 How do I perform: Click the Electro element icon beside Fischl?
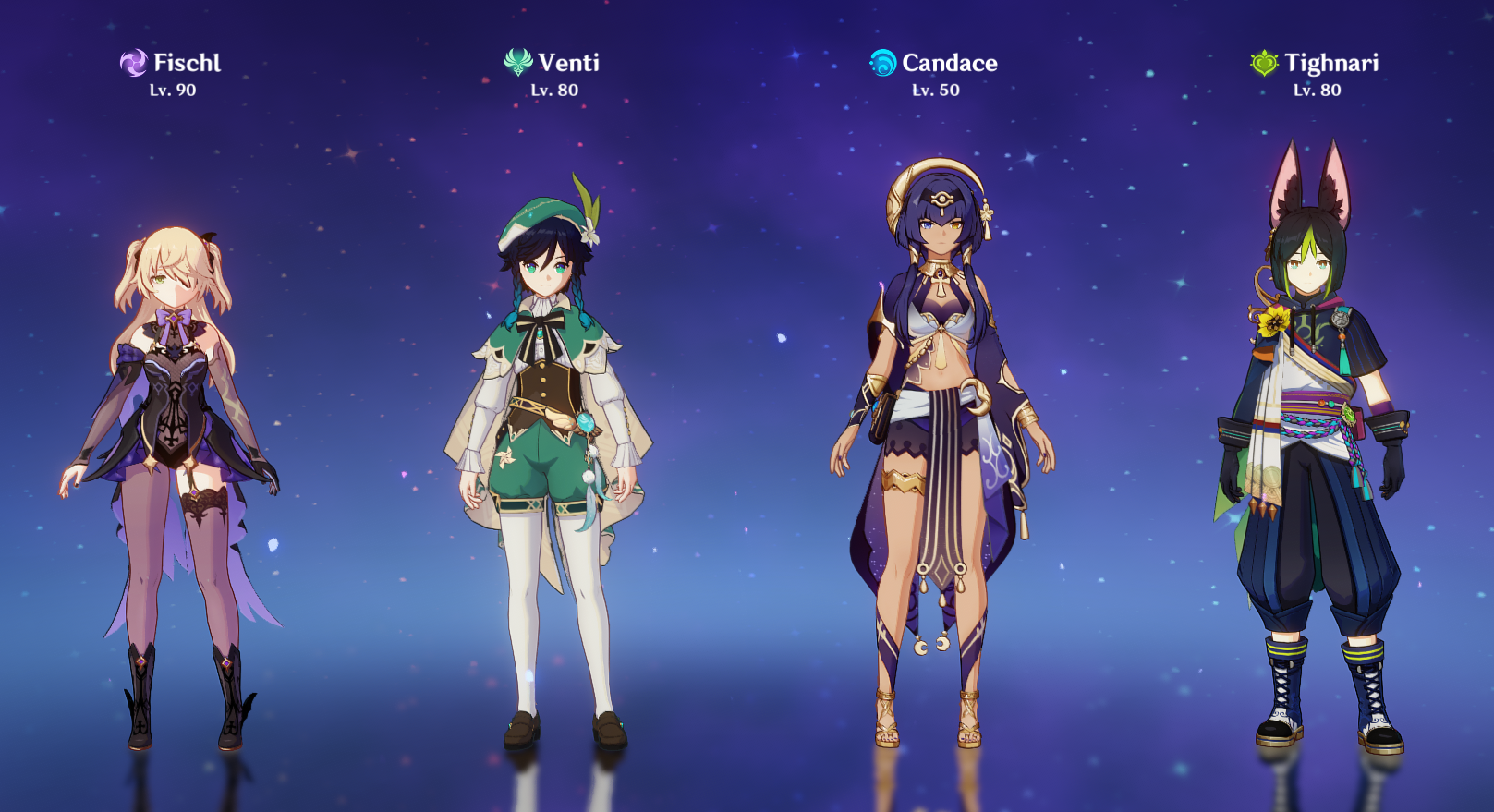pos(133,64)
